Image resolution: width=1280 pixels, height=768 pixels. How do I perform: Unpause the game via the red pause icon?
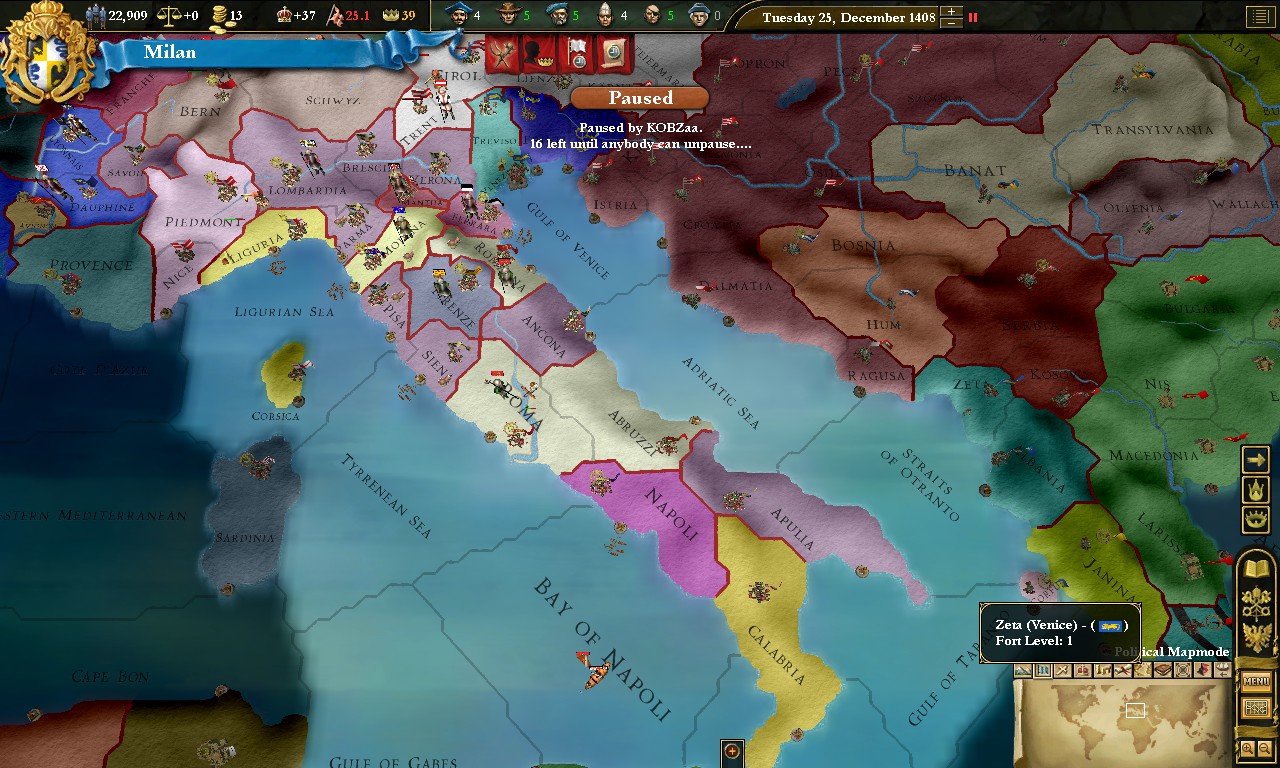pyautogui.click(x=972, y=17)
